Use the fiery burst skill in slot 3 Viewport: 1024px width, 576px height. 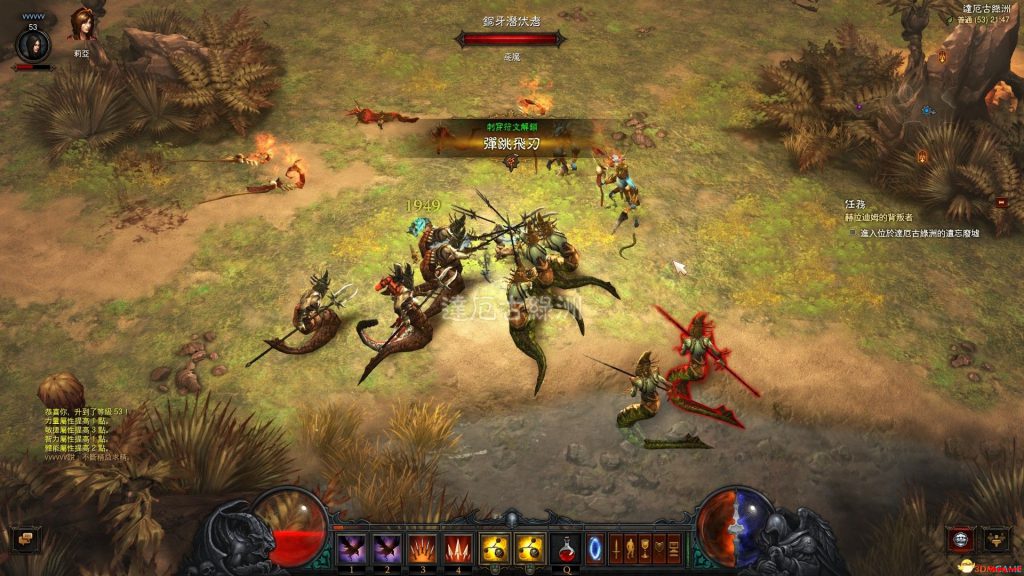click(x=421, y=547)
